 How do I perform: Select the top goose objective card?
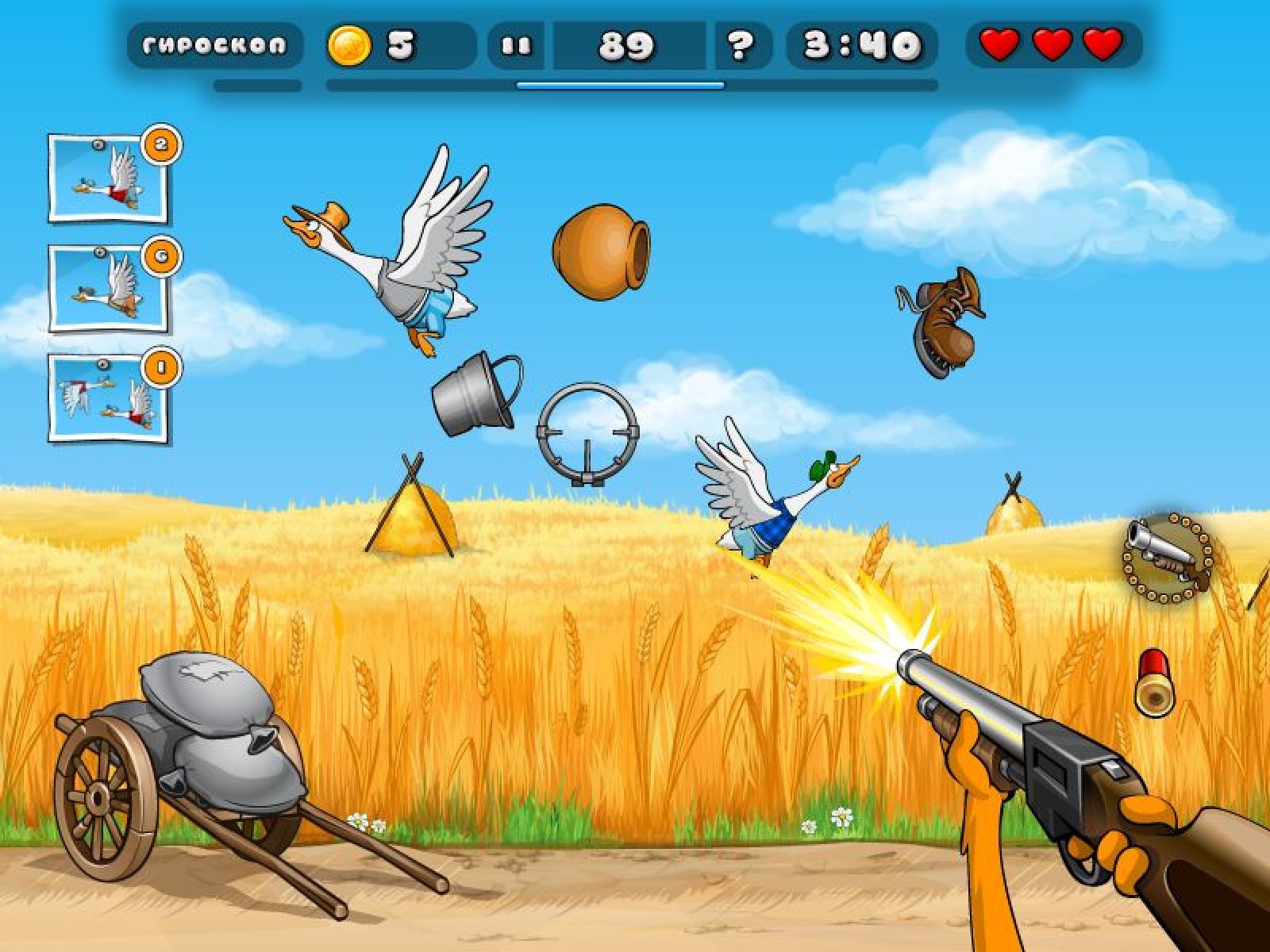[x=108, y=178]
